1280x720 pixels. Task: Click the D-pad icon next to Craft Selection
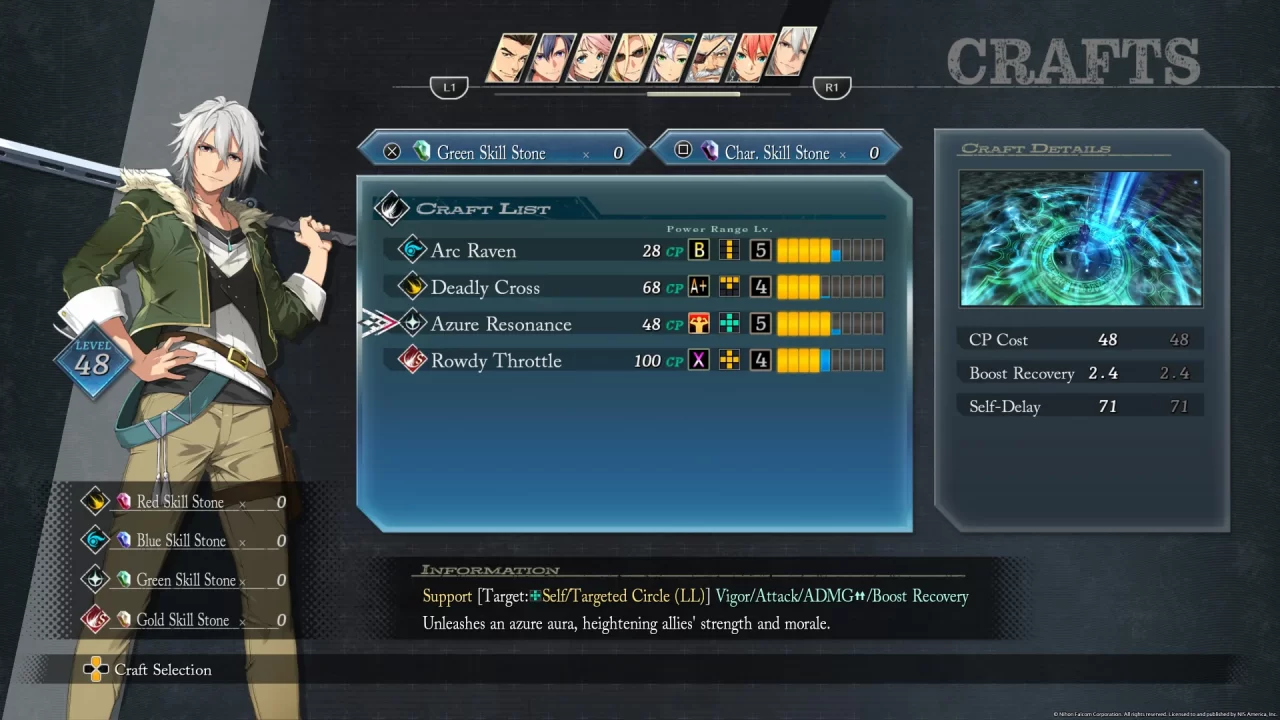tap(97, 669)
